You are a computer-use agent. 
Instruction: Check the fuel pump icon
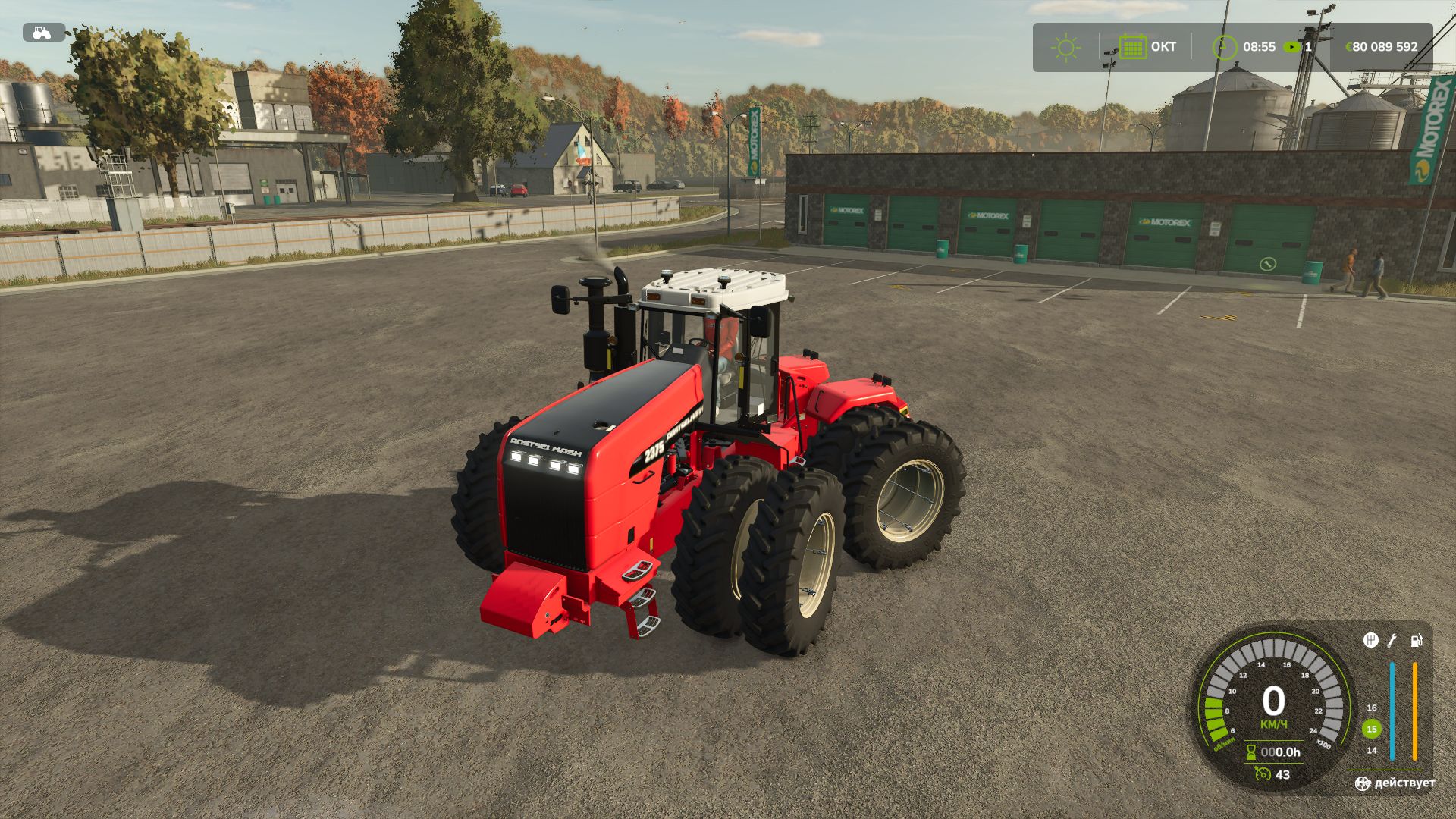coord(1416,641)
